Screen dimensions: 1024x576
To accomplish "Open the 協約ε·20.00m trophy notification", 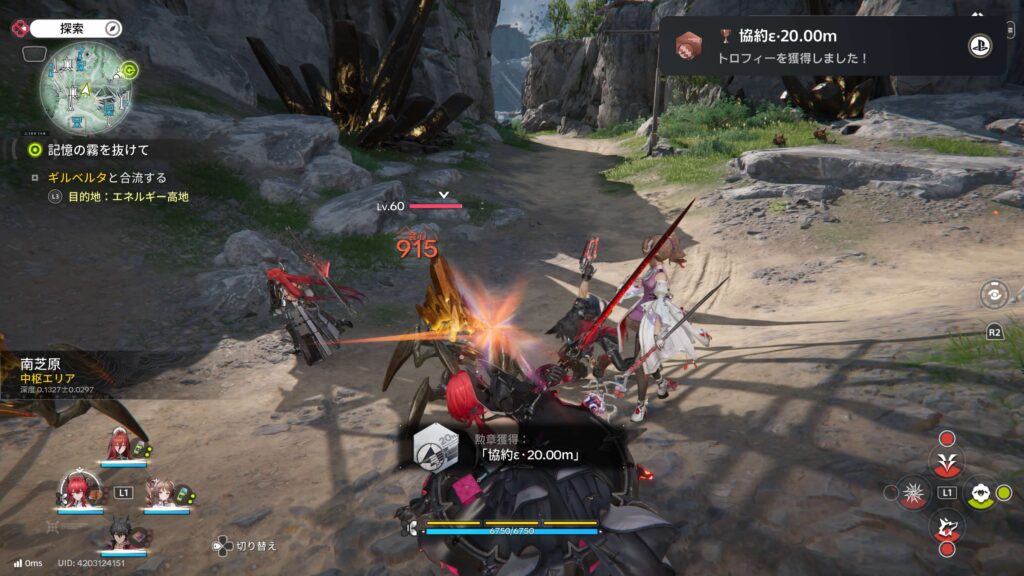I will (832, 46).
